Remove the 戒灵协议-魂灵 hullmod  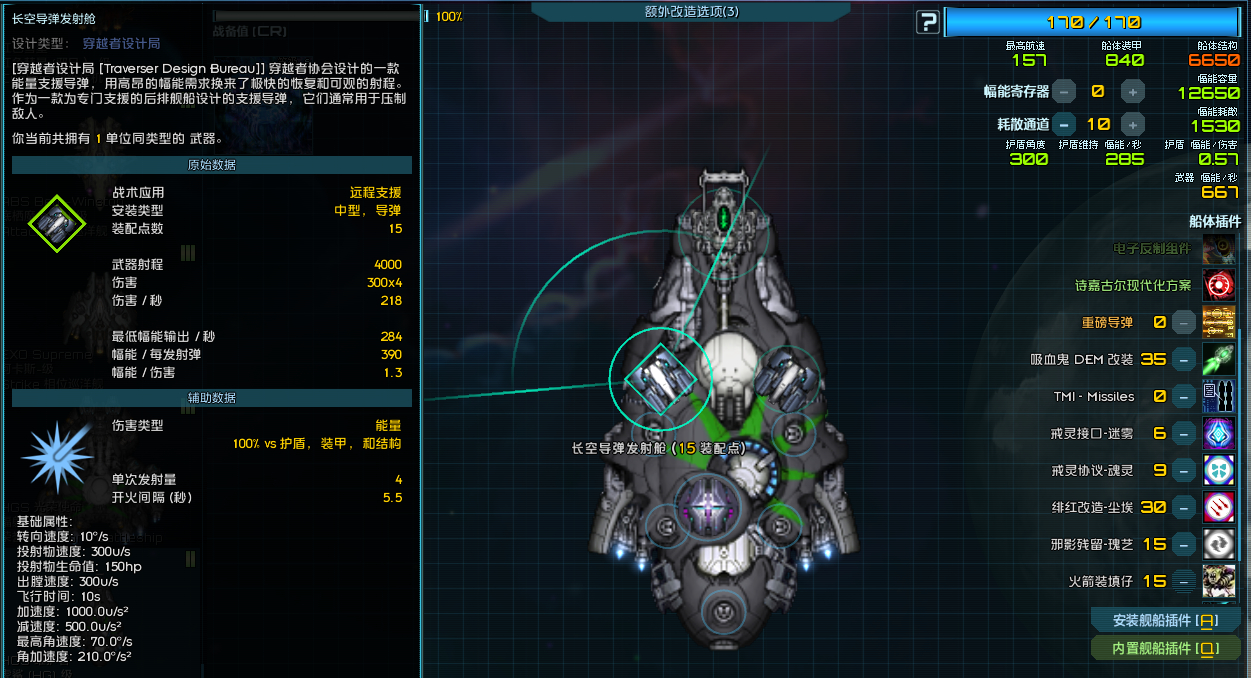(x=1184, y=470)
